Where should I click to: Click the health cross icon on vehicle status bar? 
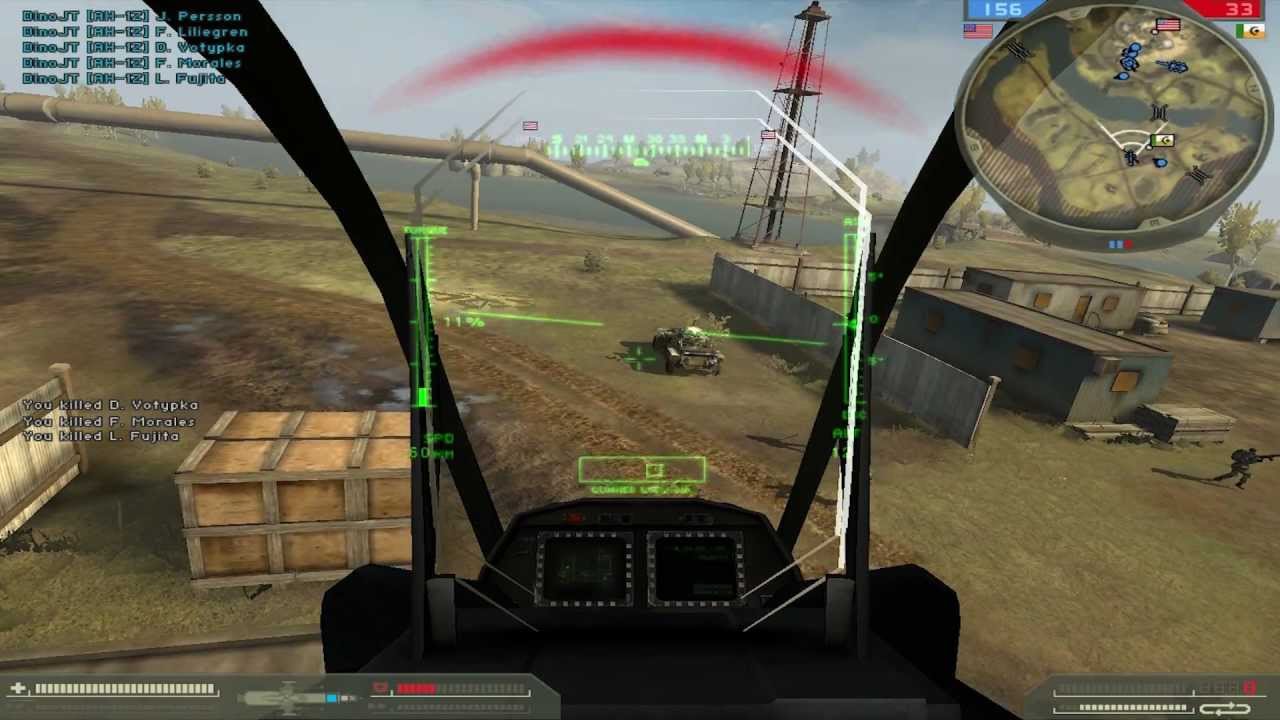tap(17, 686)
